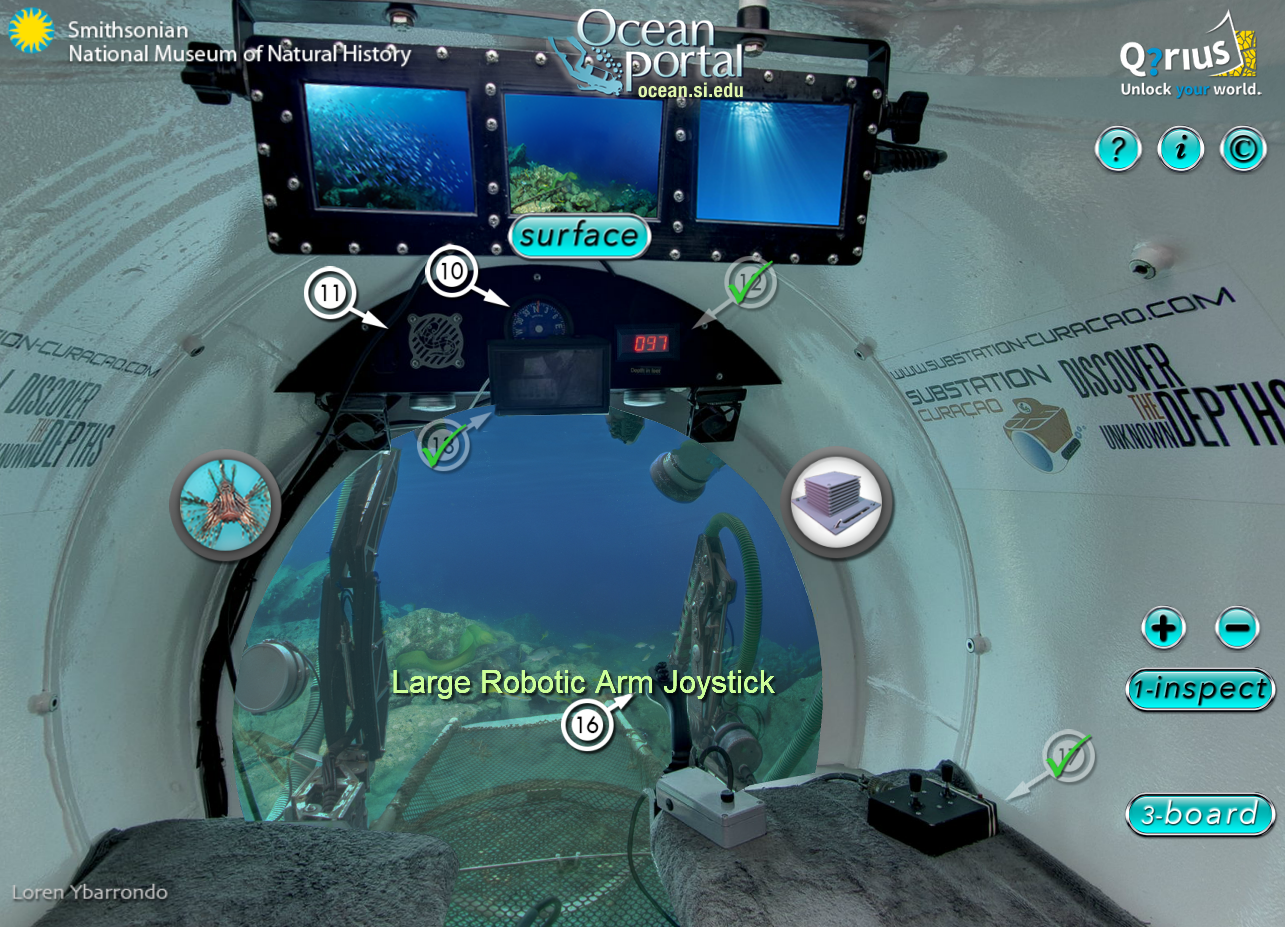Switch to 3-board mode
Screen dimensions: 1285x927
pyautogui.click(x=1199, y=814)
